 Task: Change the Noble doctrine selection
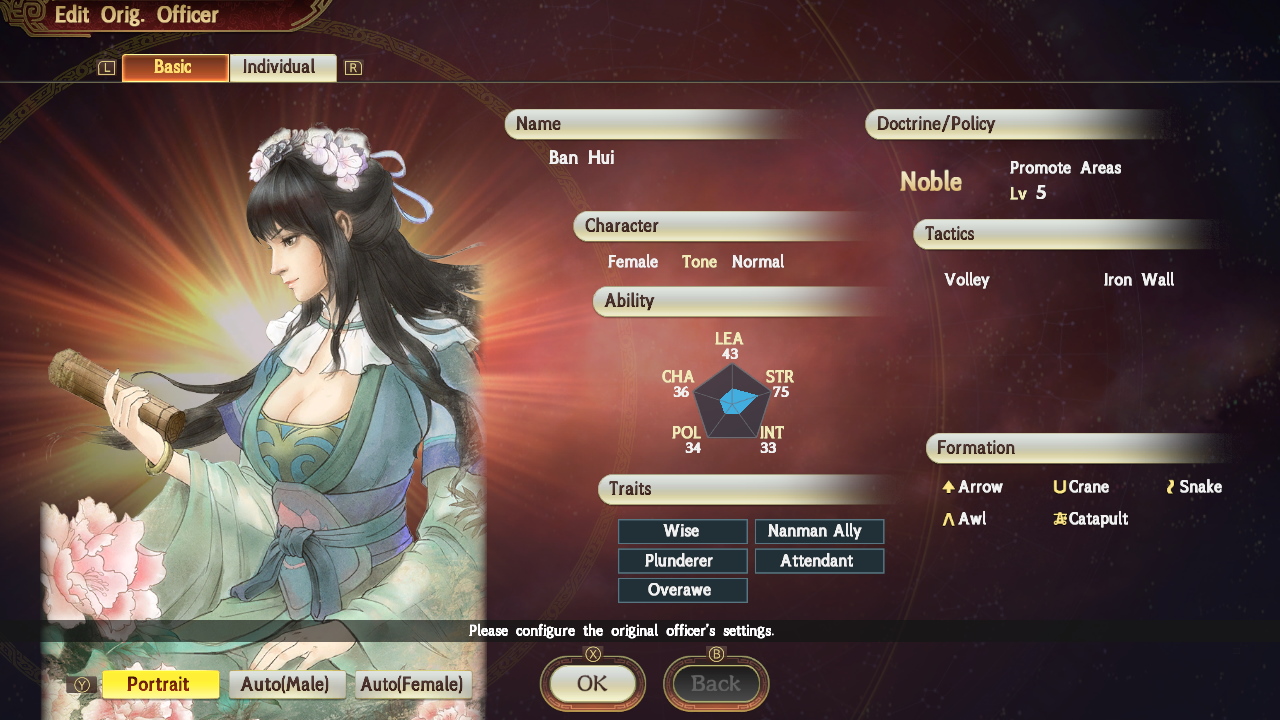coord(931,182)
